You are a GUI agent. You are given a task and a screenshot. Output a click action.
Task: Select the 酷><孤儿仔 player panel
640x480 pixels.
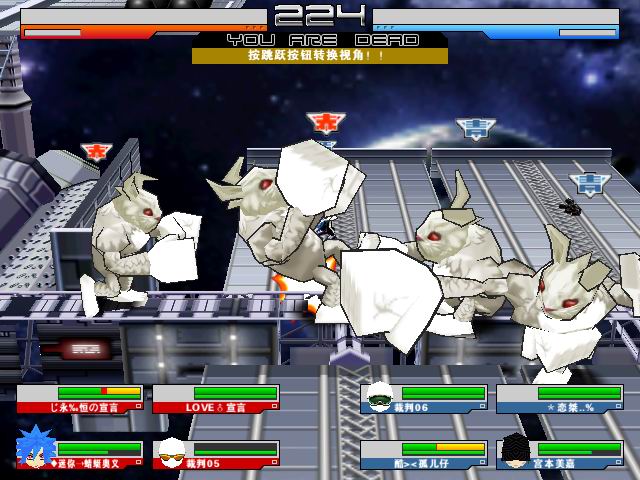[424, 455]
